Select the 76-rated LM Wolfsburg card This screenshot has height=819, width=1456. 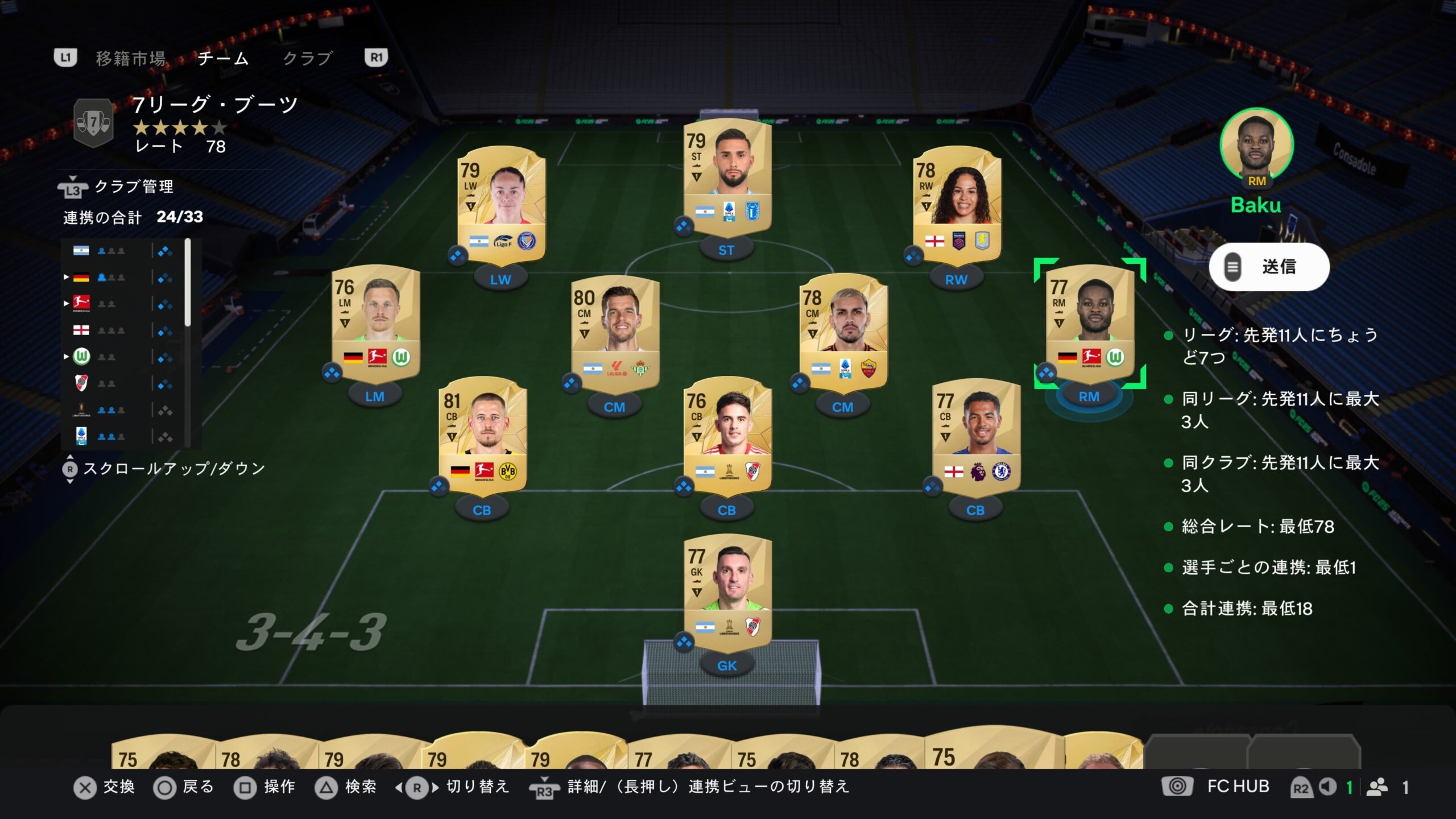(375, 322)
